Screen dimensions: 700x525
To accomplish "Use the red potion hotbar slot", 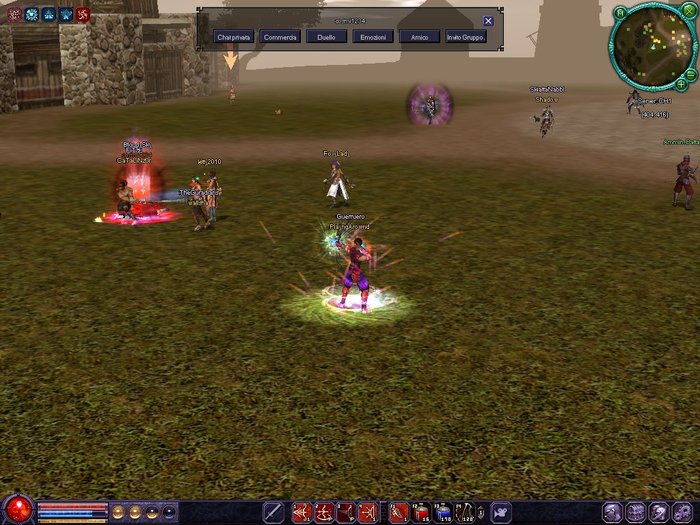I will click(422, 512).
